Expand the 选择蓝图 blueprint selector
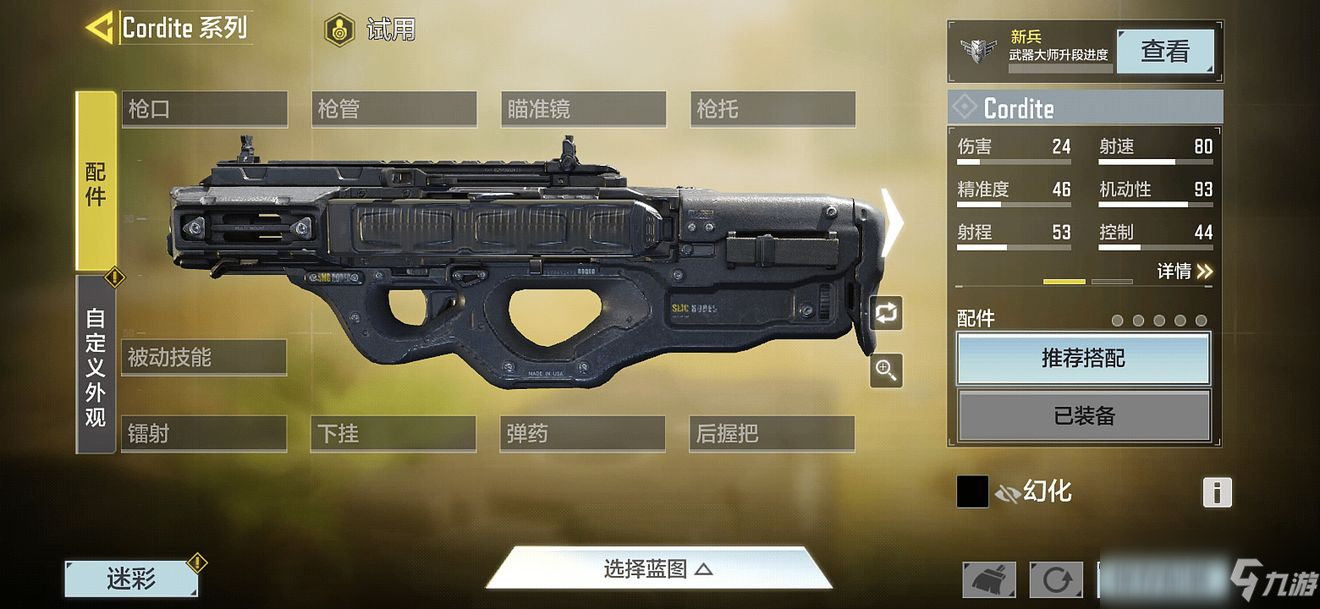 coord(658,569)
